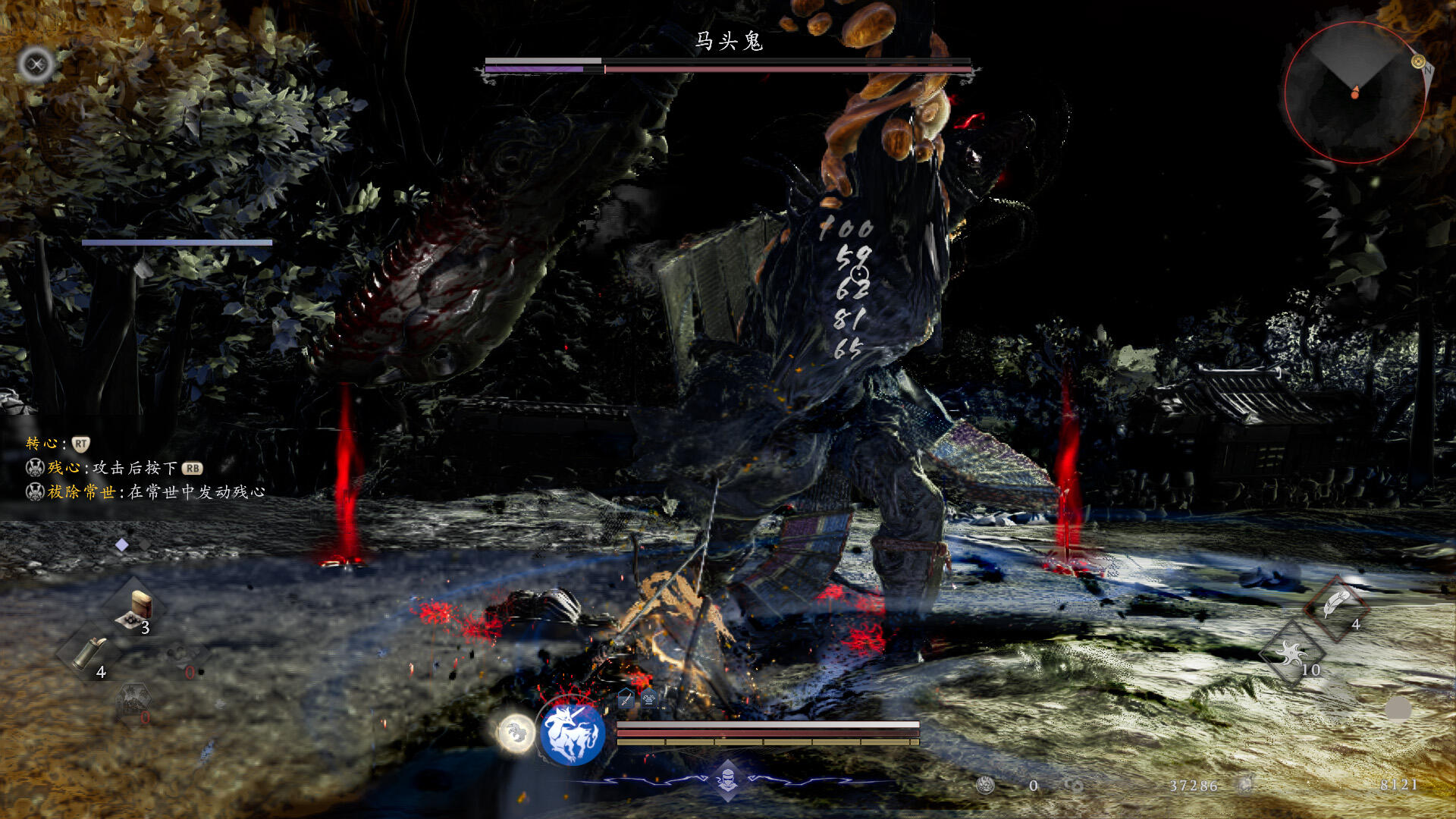The height and width of the screenshot is (819, 1456).
Task: Select the feather item slot
Action: coord(1335,606)
